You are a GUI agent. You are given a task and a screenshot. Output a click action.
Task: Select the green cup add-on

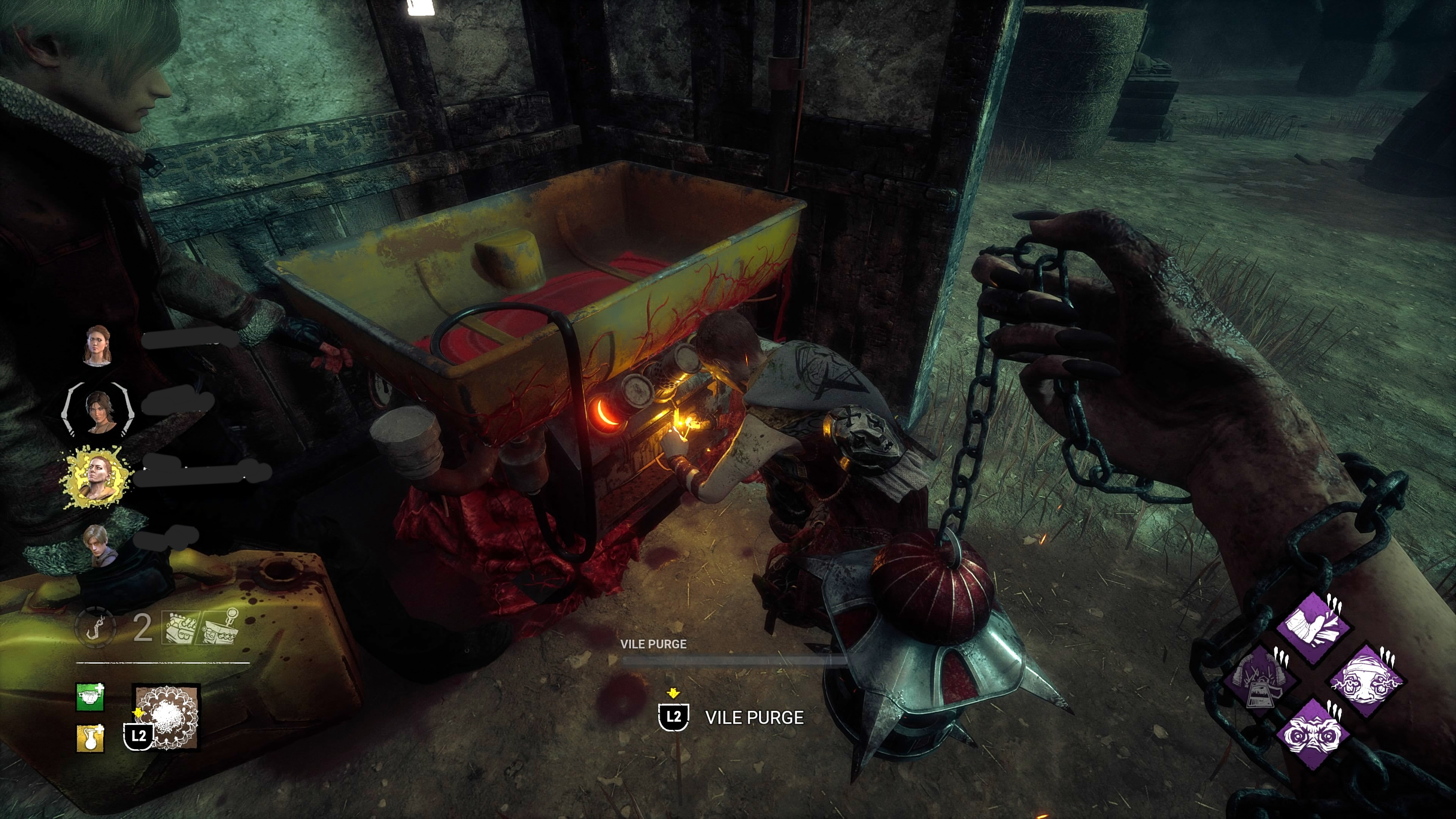(x=91, y=697)
